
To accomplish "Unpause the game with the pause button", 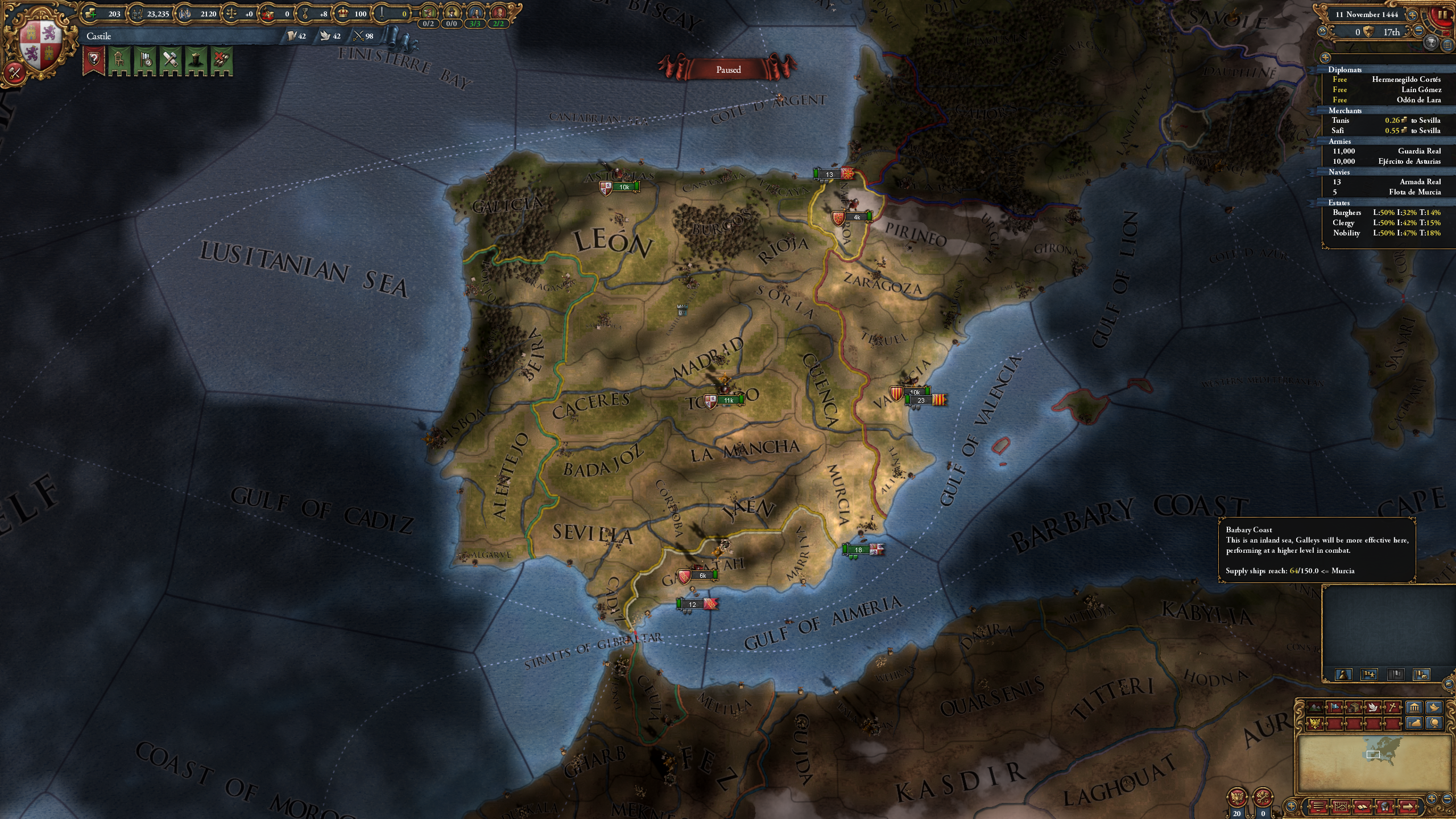I will point(1443,16).
